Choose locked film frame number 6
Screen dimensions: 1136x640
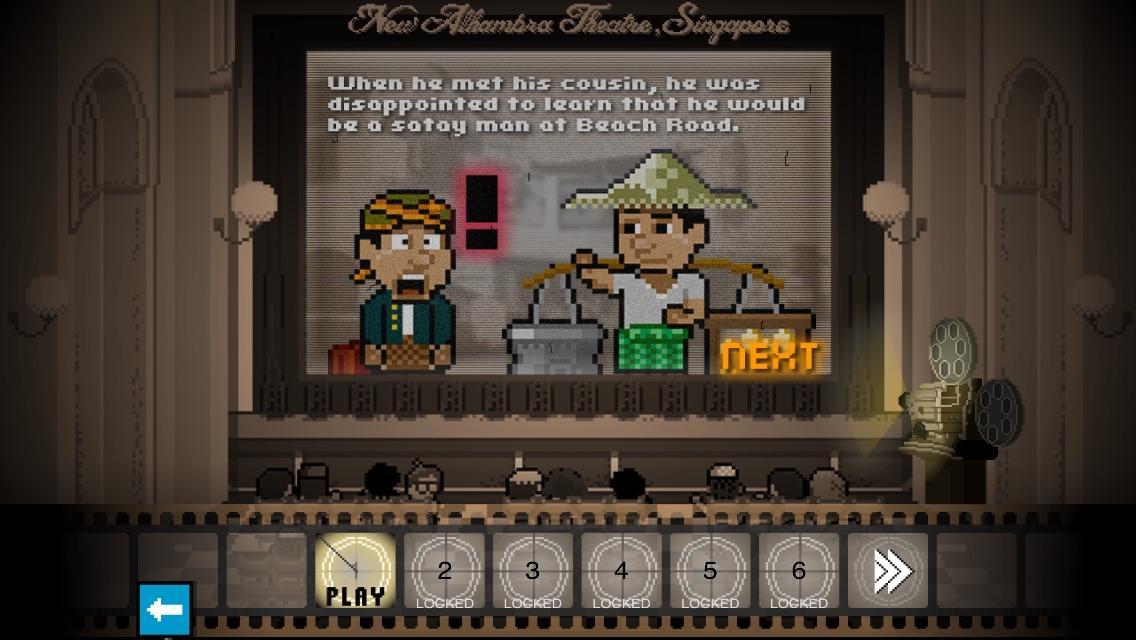pyautogui.click(x=798, y=572)
